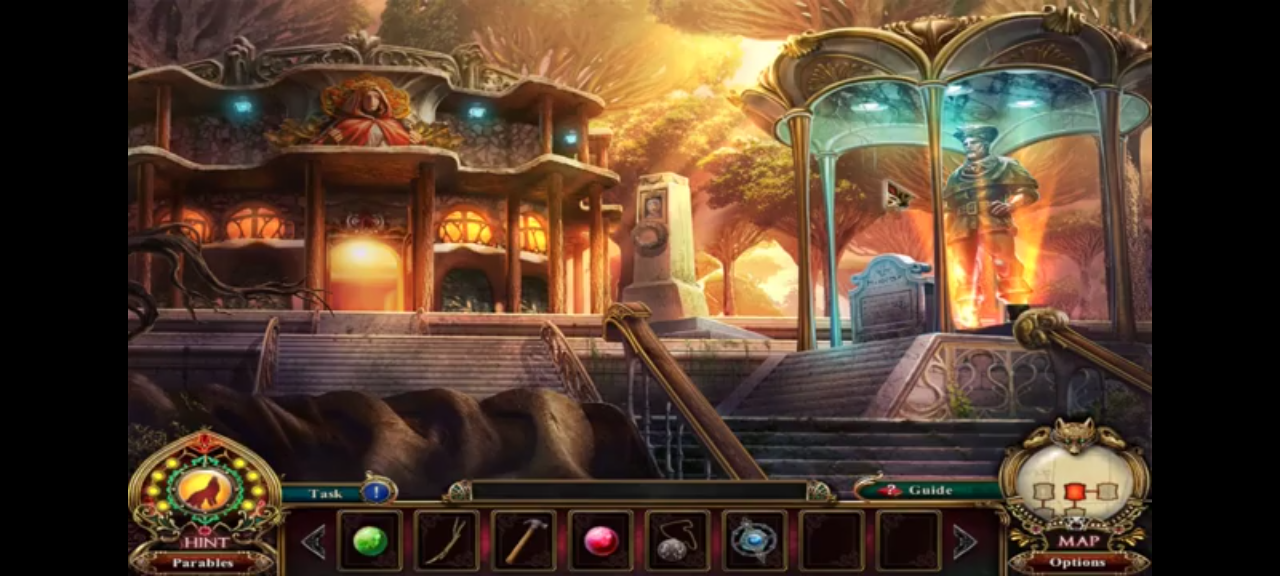Pick the blue gem amulet item
The image size is (1280, 576).
pyautogui.click(x=754, y=541)
